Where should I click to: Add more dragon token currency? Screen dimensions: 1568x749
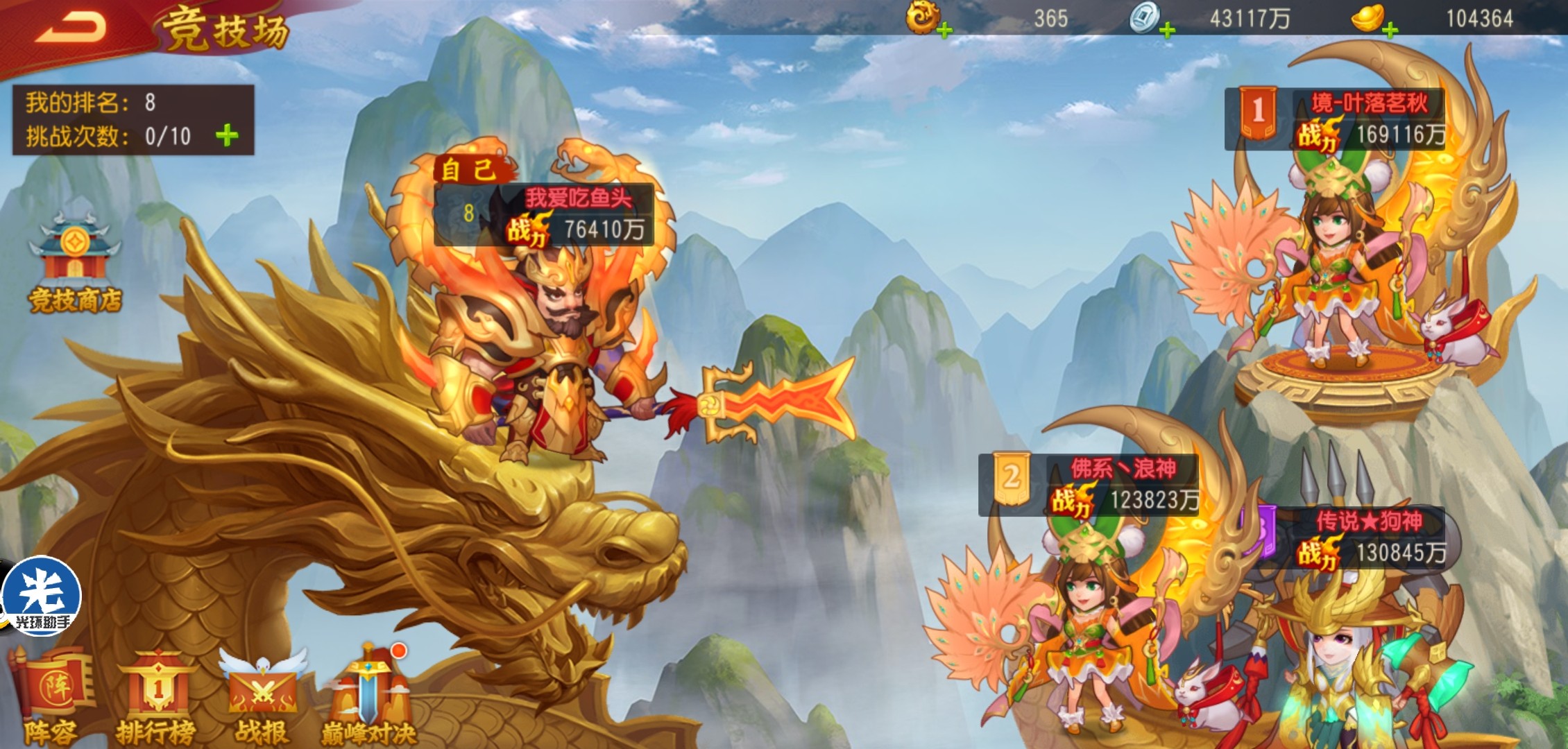click(x=944, y=31)
